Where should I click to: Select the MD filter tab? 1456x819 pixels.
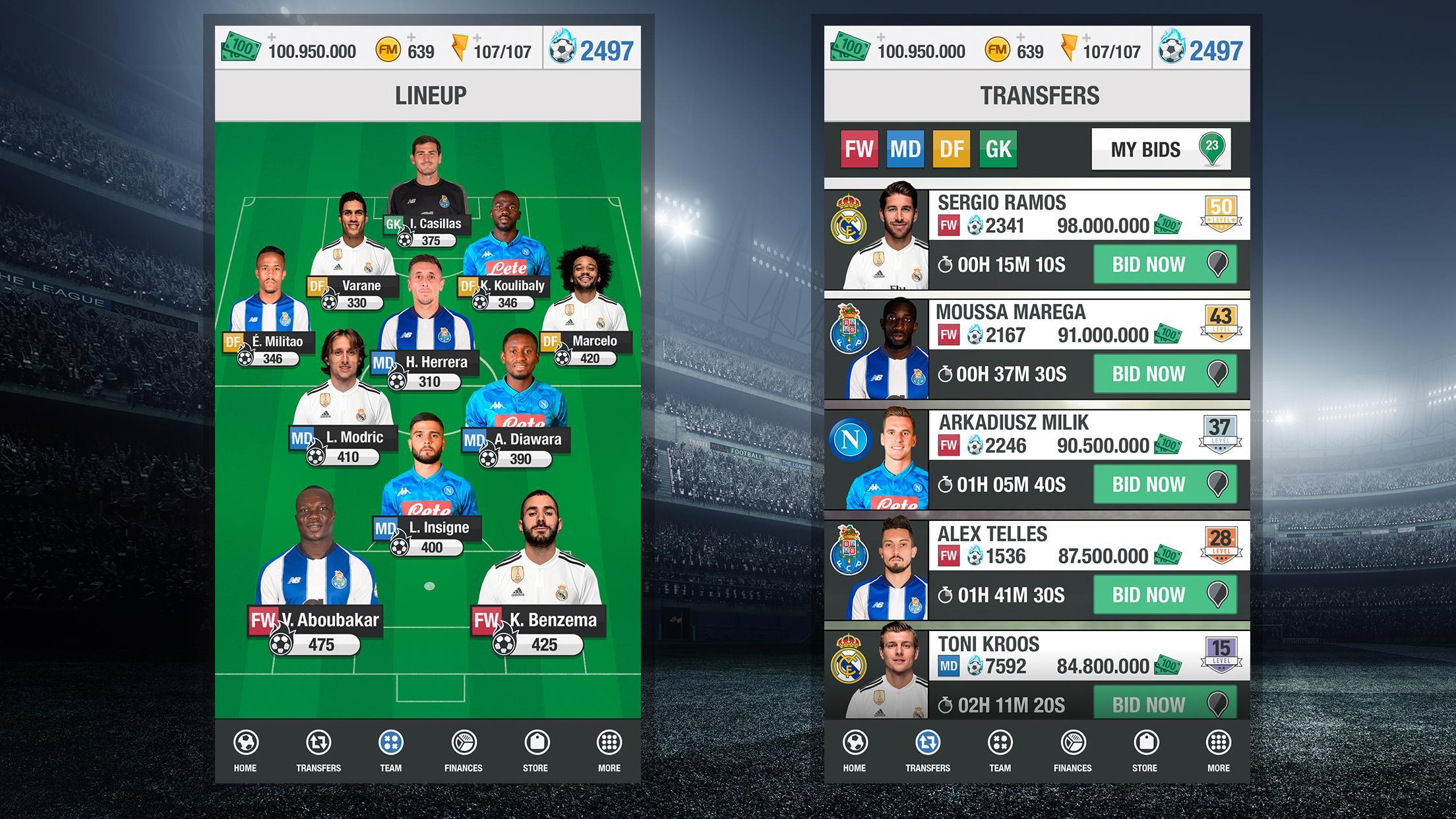point(905,148)
